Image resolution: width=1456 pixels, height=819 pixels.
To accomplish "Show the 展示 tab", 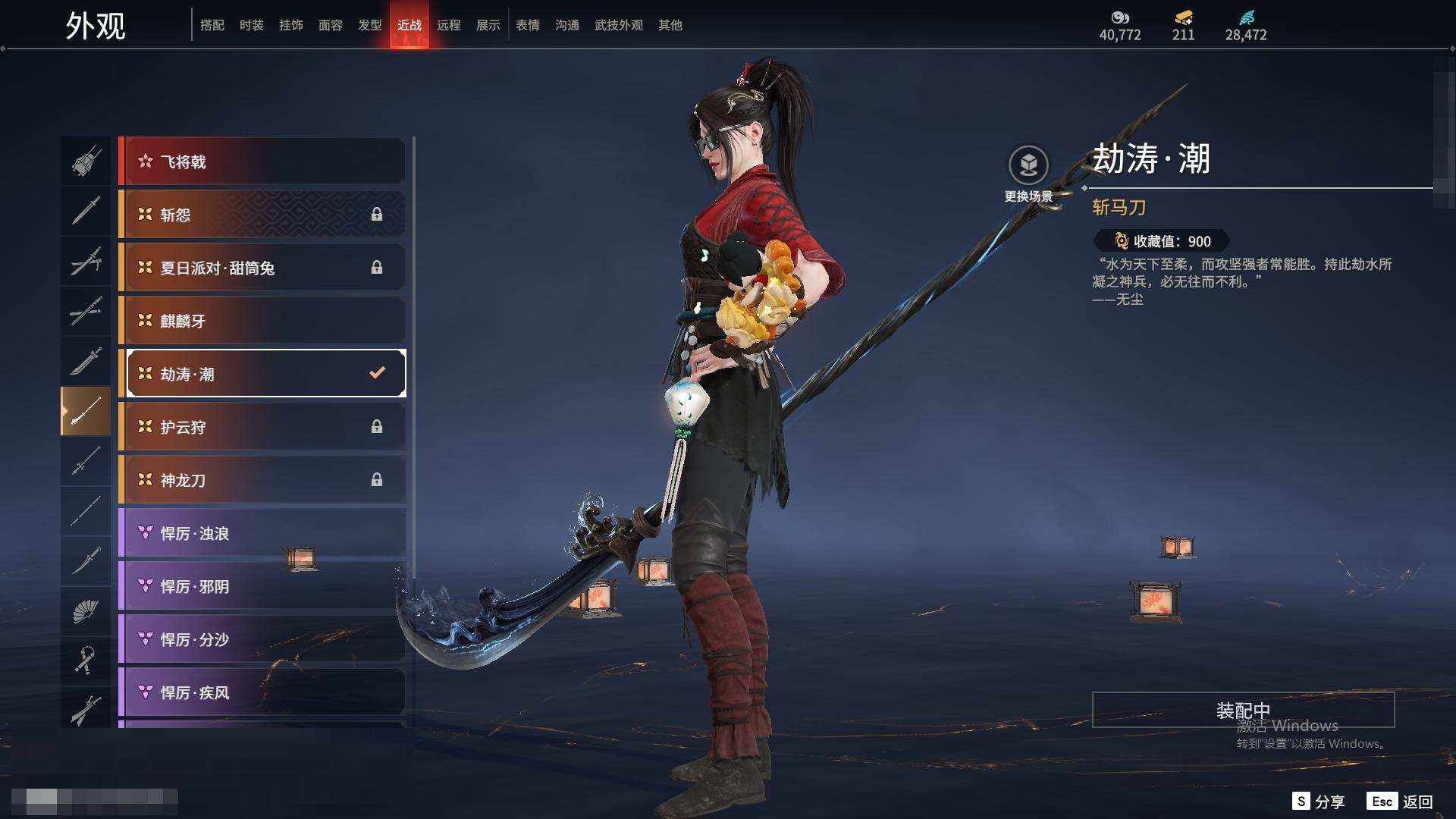I will (x=488, y=25).
